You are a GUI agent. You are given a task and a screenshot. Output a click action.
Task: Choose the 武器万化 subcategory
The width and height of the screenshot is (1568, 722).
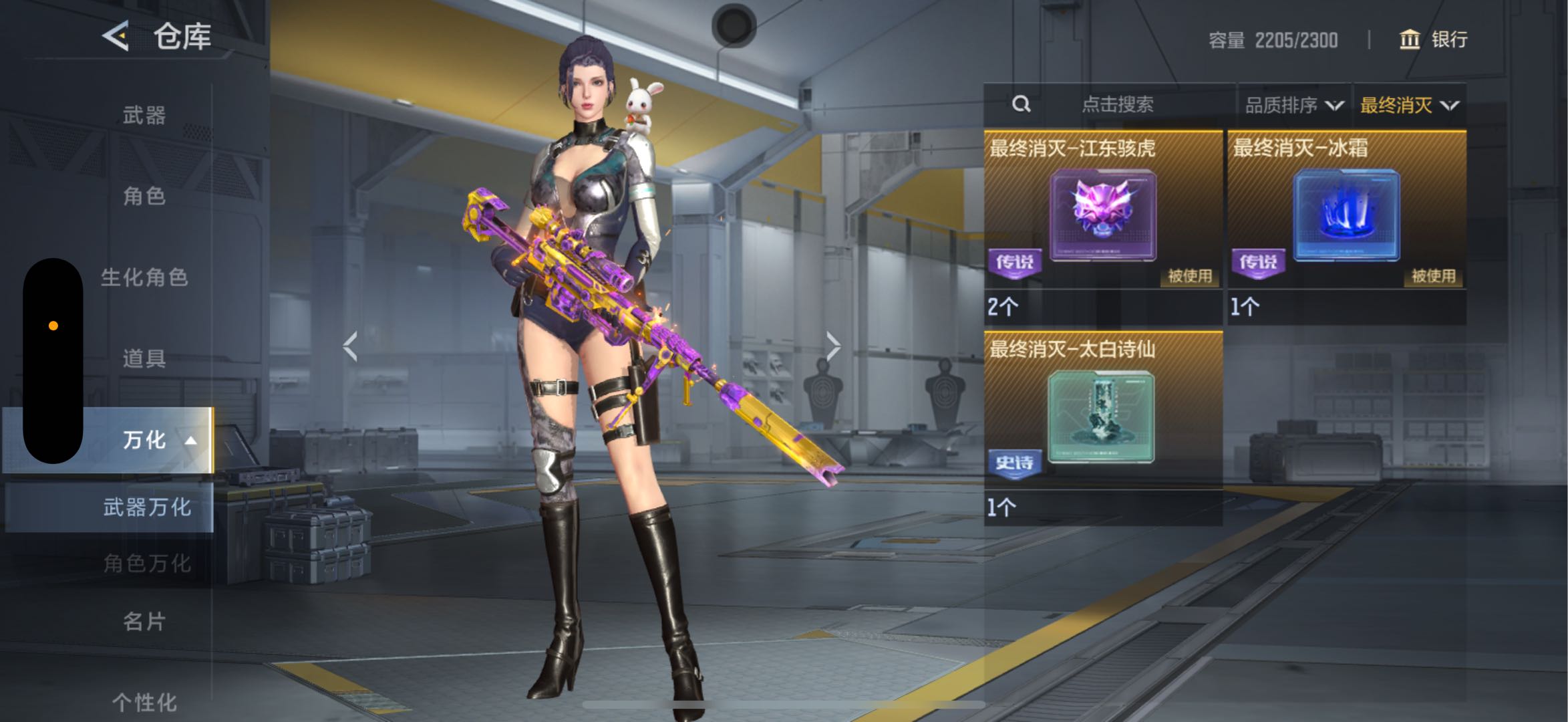[x=146, y=507]
